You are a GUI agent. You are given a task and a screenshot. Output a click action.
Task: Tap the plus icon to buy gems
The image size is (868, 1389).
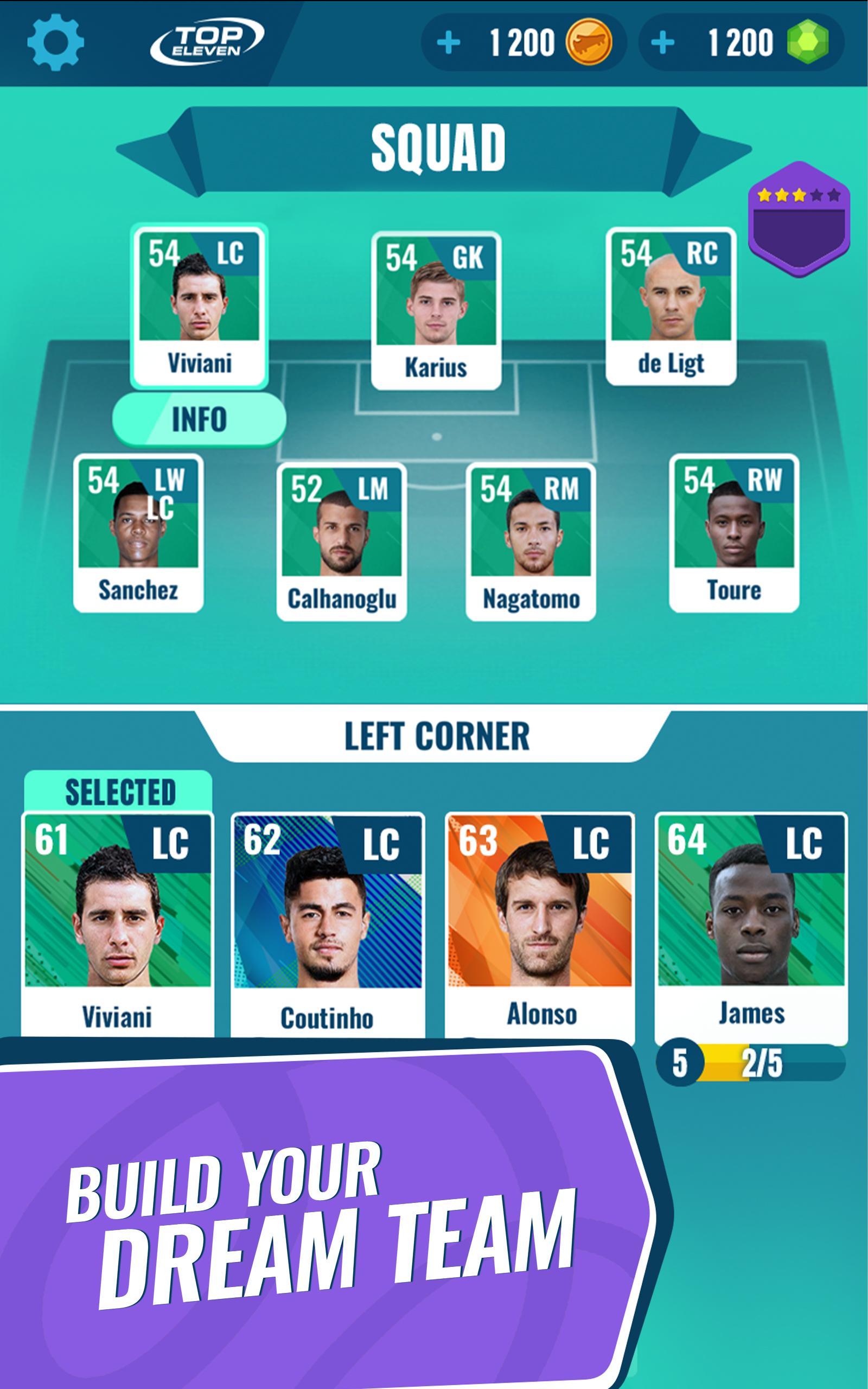pos(665,41)
